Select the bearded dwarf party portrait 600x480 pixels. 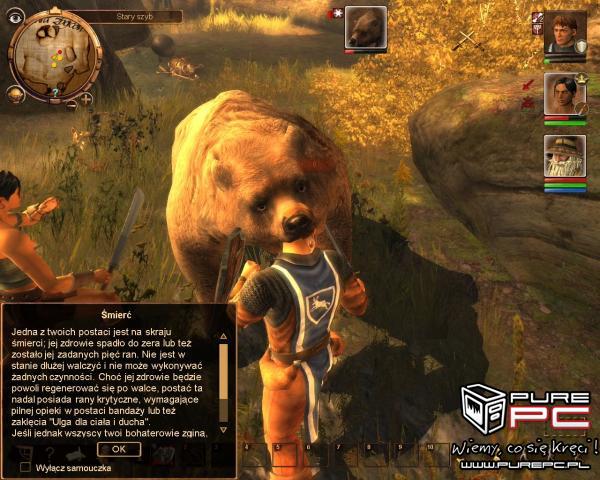564,156
